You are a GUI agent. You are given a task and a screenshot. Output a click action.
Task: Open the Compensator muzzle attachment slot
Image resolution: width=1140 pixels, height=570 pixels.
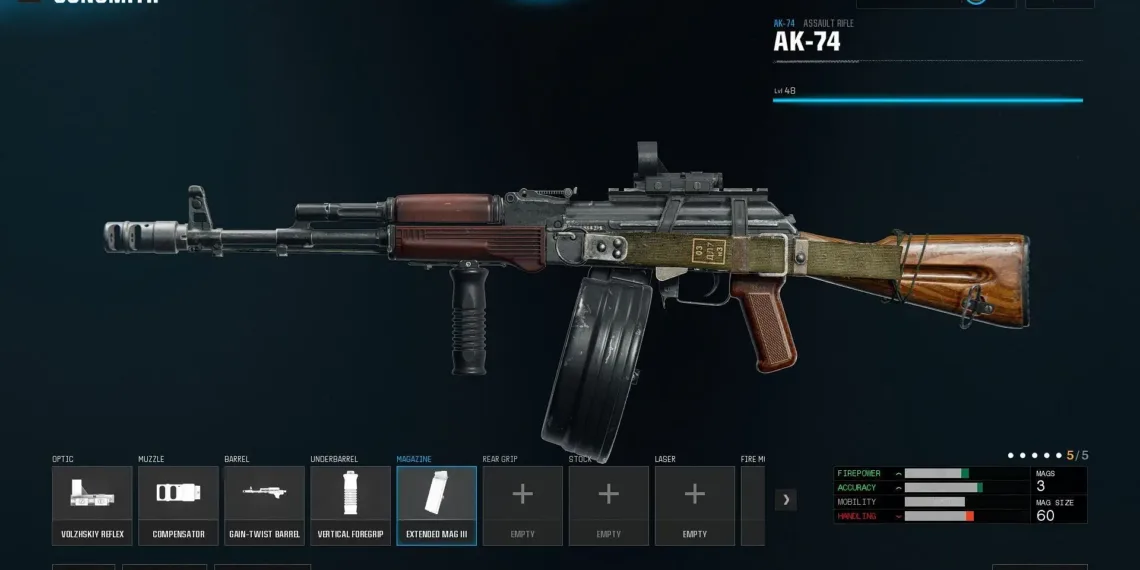[x=178, y=505]
